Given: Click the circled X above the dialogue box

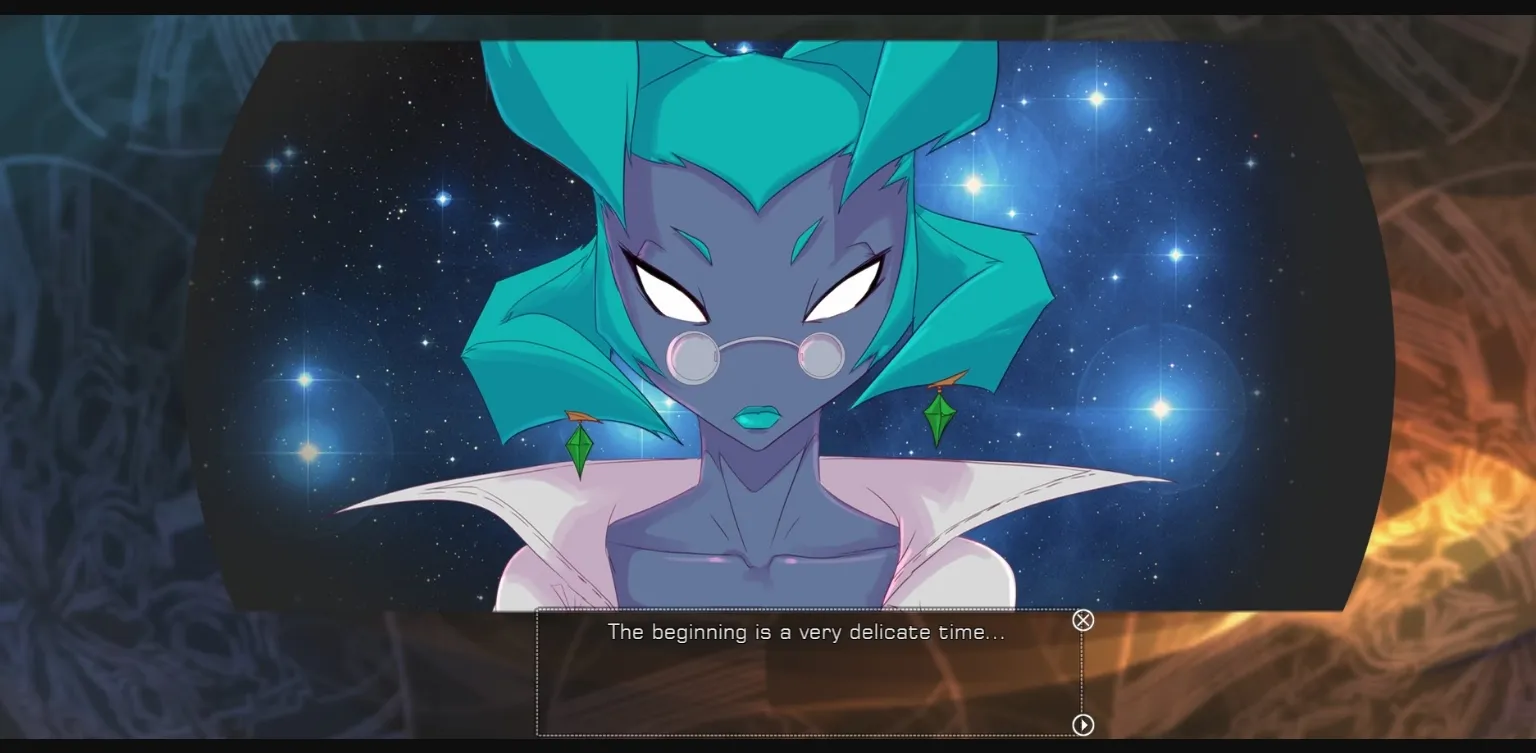Looking at the screenshot, I should [1083, 620].
